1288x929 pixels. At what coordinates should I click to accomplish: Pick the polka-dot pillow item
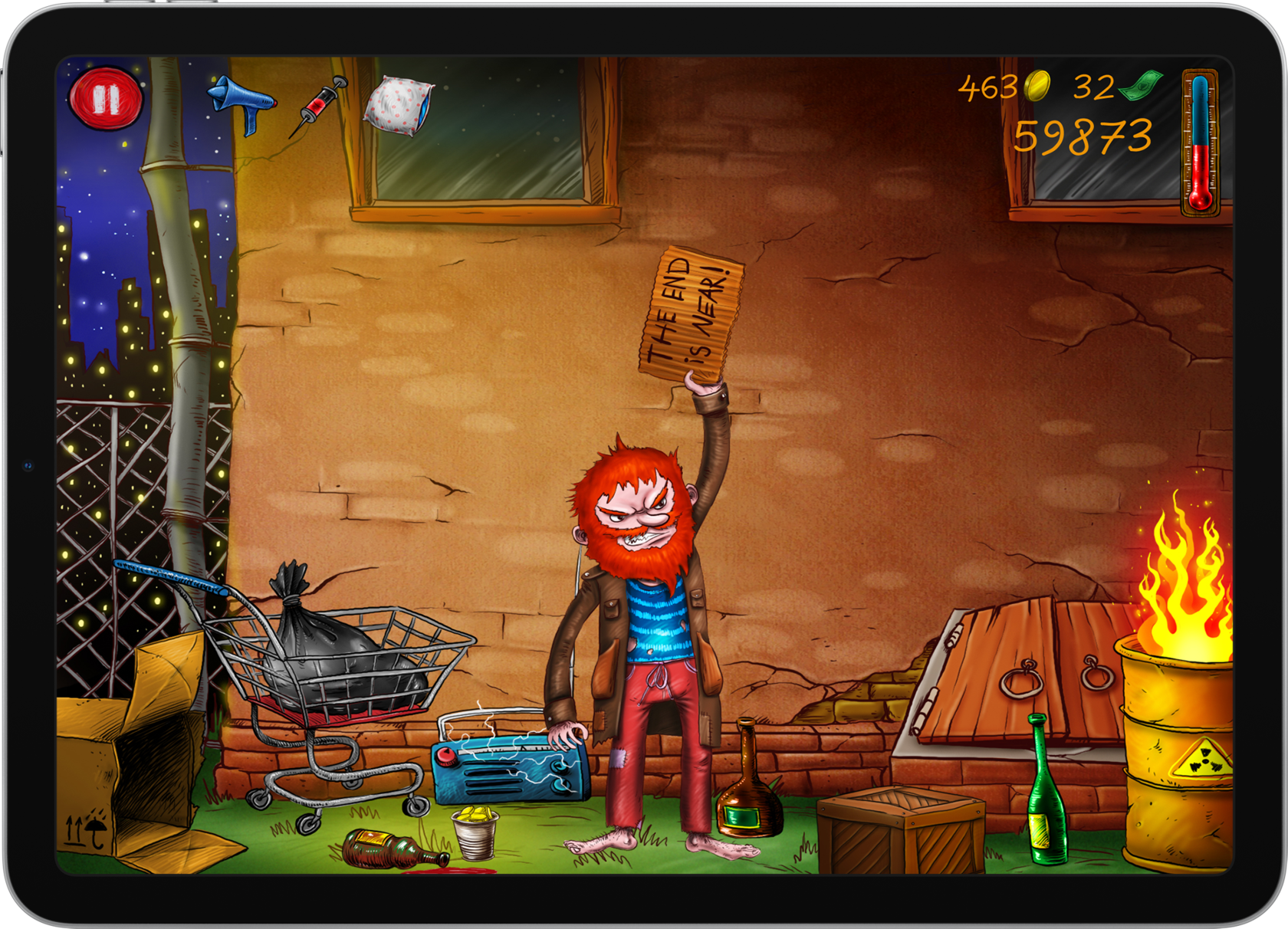coord(398,106)
